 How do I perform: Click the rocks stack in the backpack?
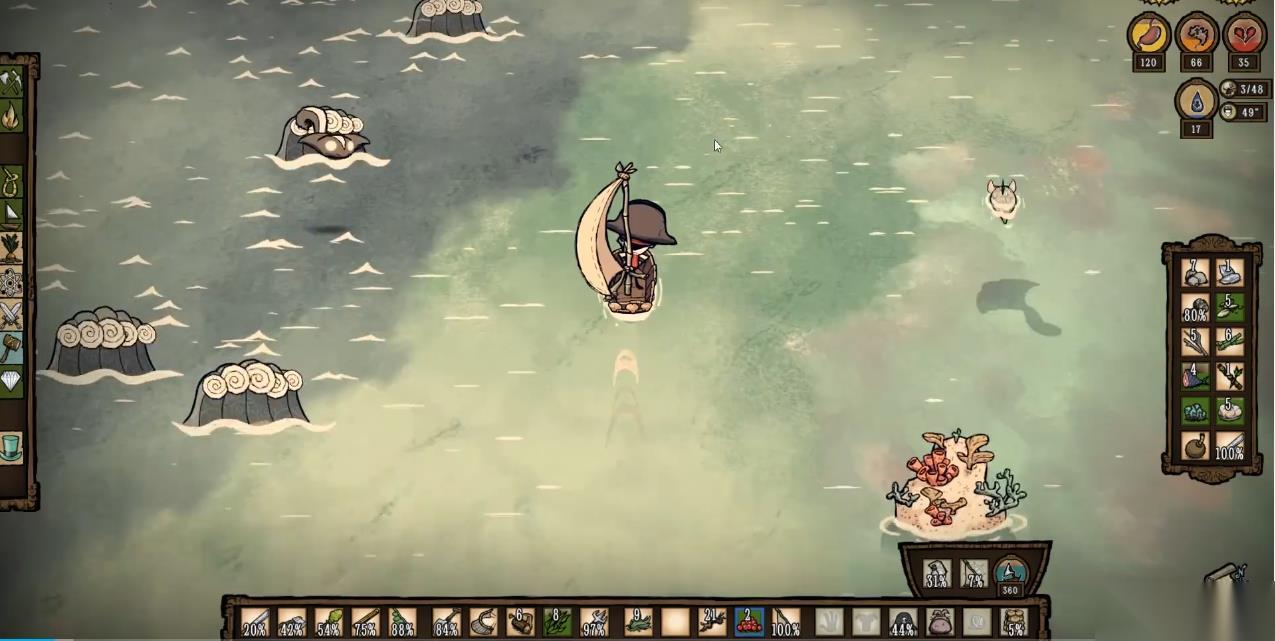tap(1195, 273)
